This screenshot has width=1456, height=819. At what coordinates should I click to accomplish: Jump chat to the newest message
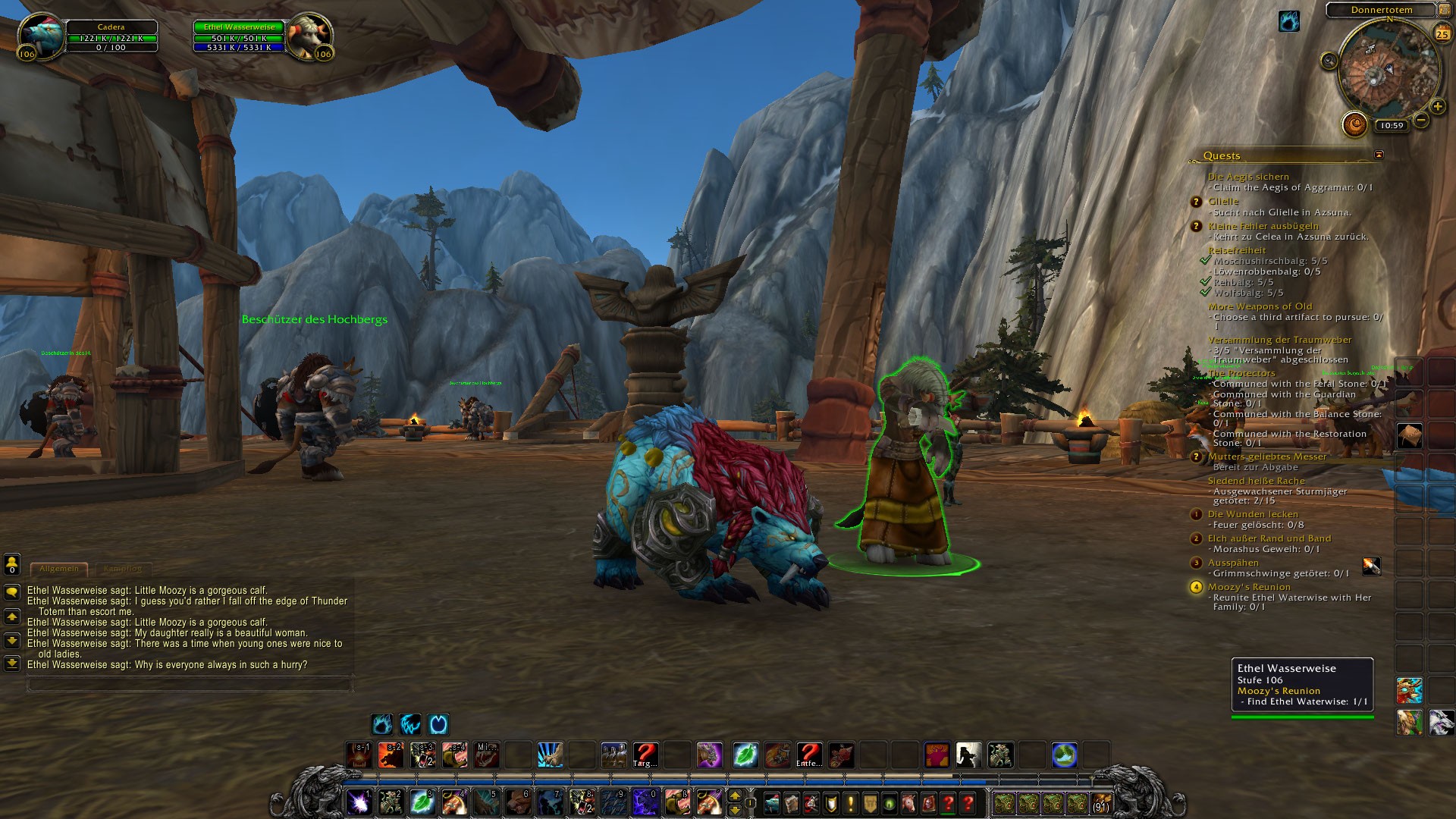tap(12, 664)
